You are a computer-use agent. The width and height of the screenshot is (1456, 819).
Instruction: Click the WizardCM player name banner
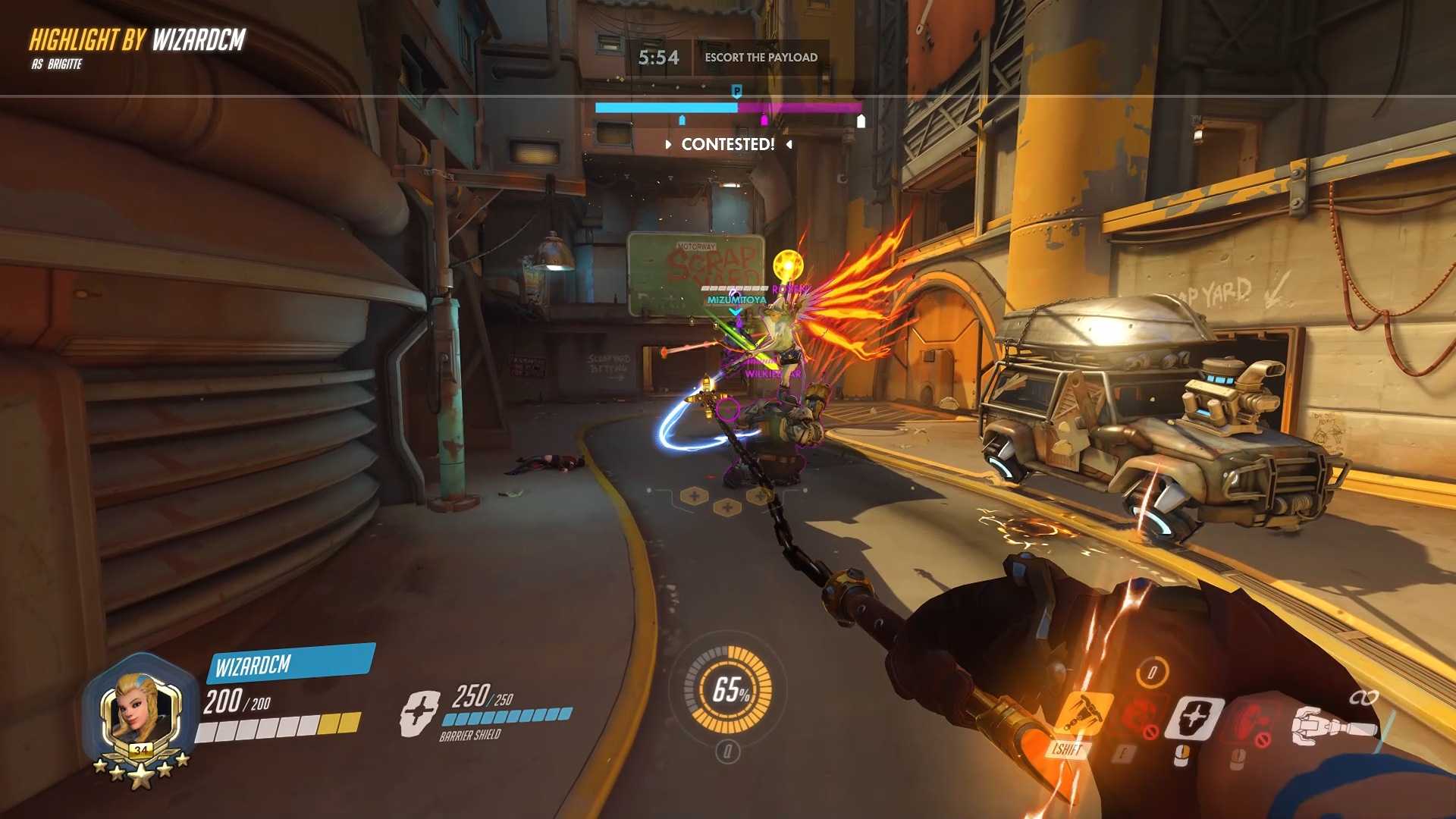290,664
